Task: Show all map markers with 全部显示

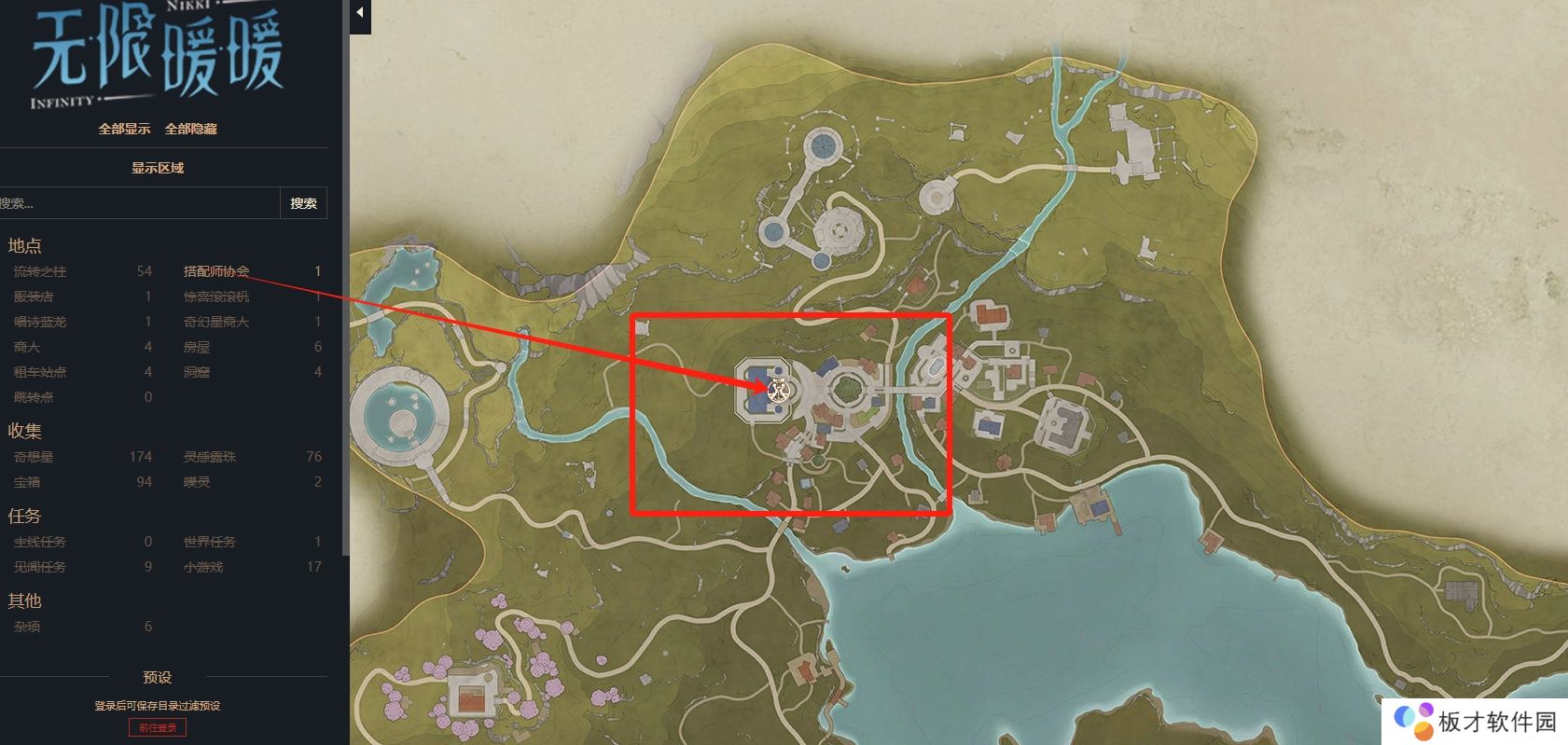Action: coord(124,129)
